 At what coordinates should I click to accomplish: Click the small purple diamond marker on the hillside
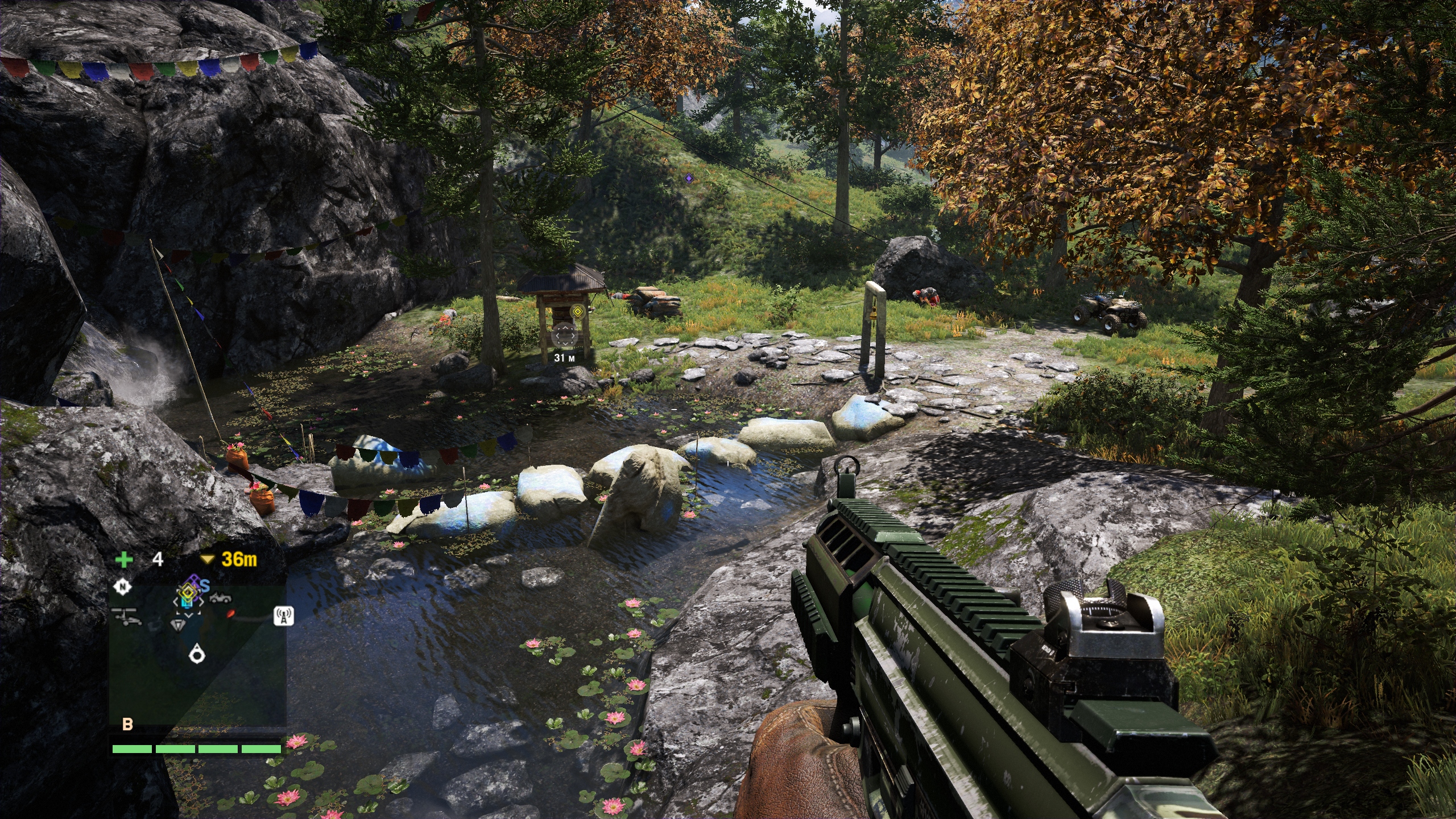click(x=689, y=179)
